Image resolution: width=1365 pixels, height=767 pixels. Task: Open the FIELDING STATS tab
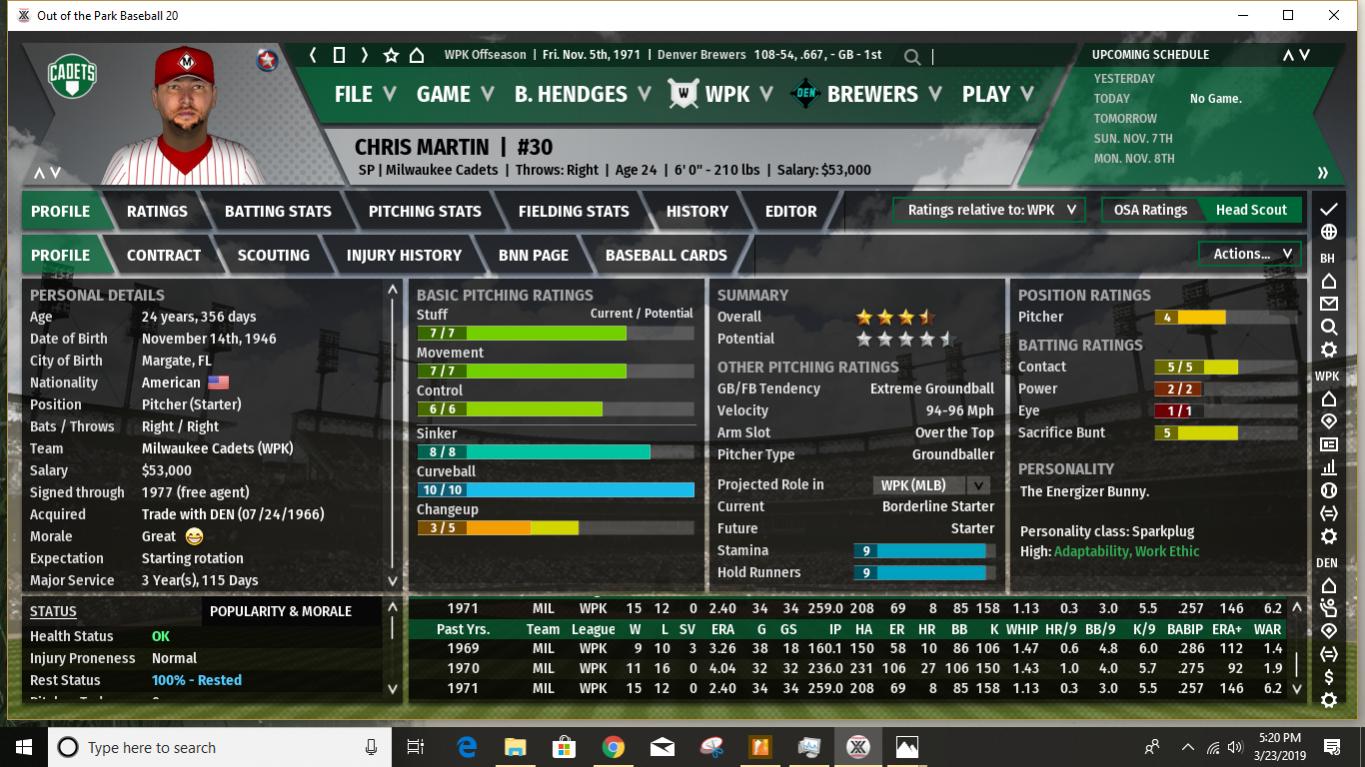tap(574, 211)
